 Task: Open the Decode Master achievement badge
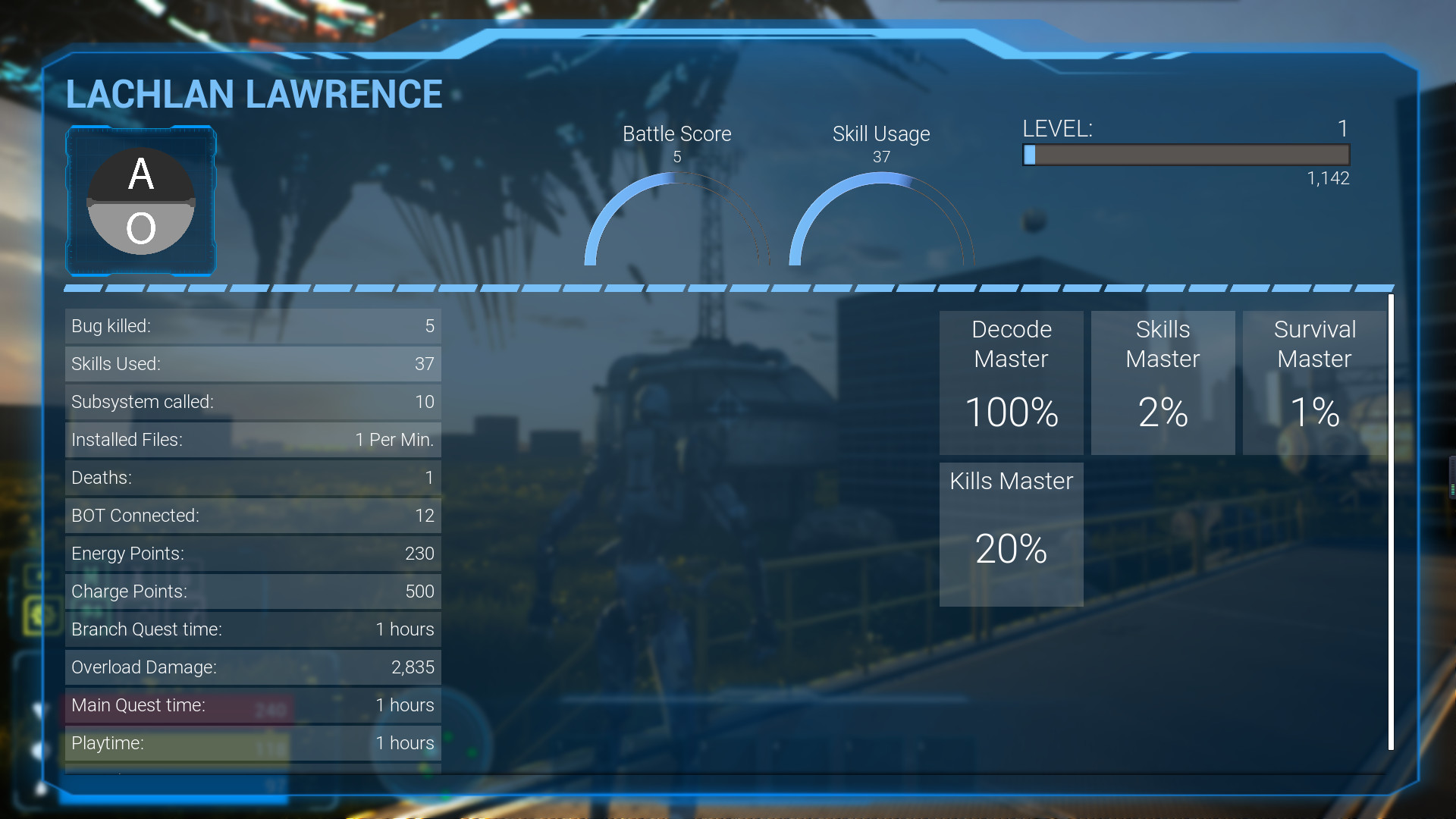(x=1011, y=382)
